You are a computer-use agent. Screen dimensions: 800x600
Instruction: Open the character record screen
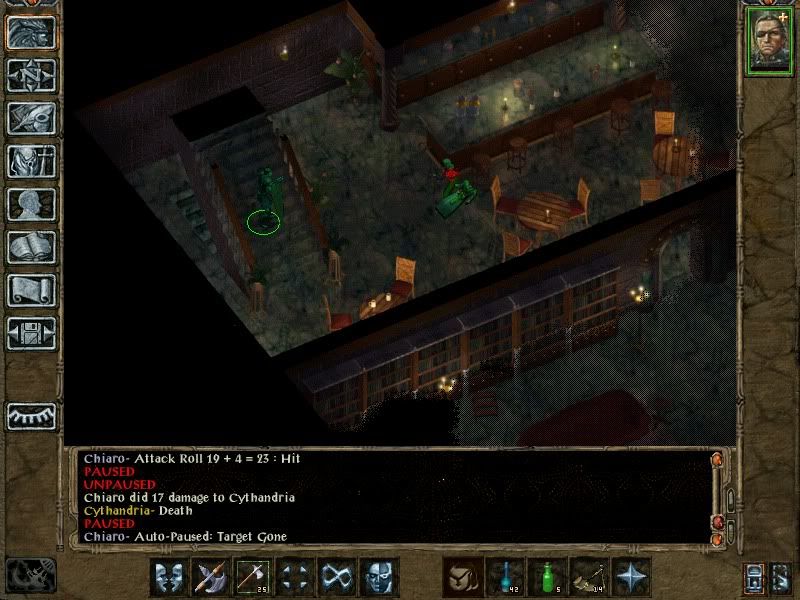(31, 204)
